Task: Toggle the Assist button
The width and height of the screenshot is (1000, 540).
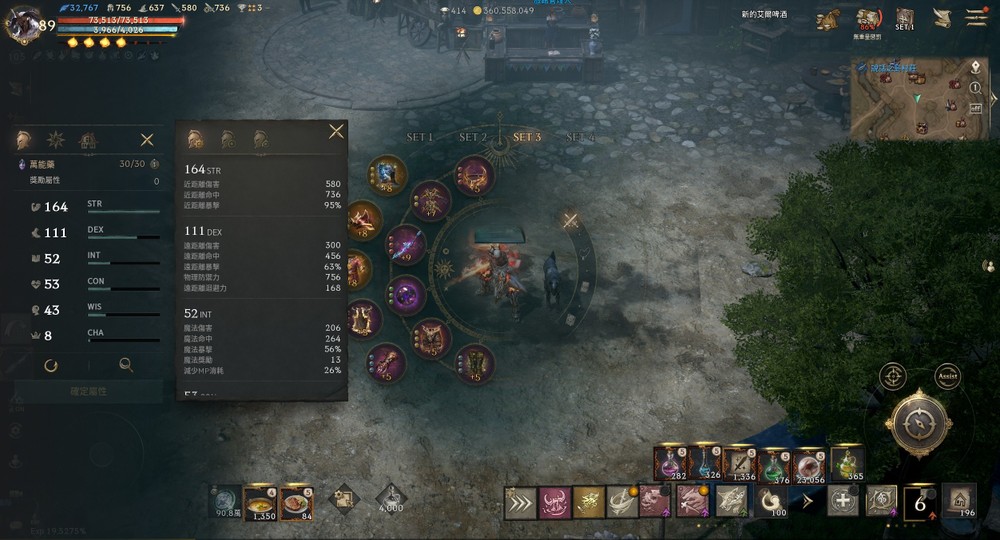Action: point(947,376)
